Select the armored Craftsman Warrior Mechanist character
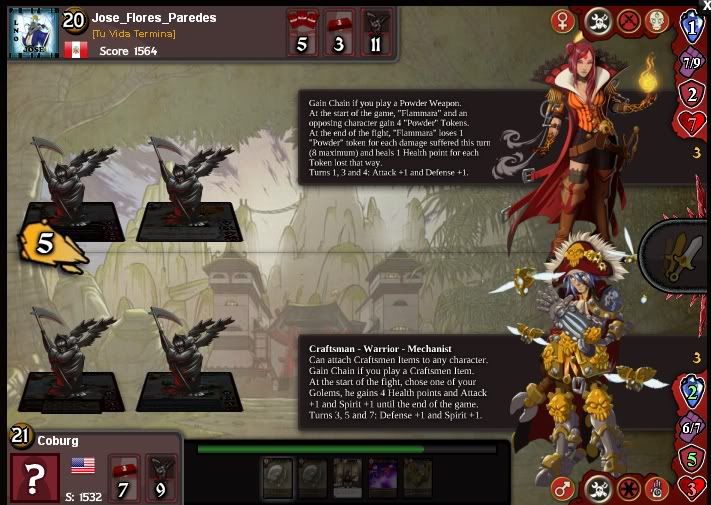The image size is (711, 505). tap(580, 360)
